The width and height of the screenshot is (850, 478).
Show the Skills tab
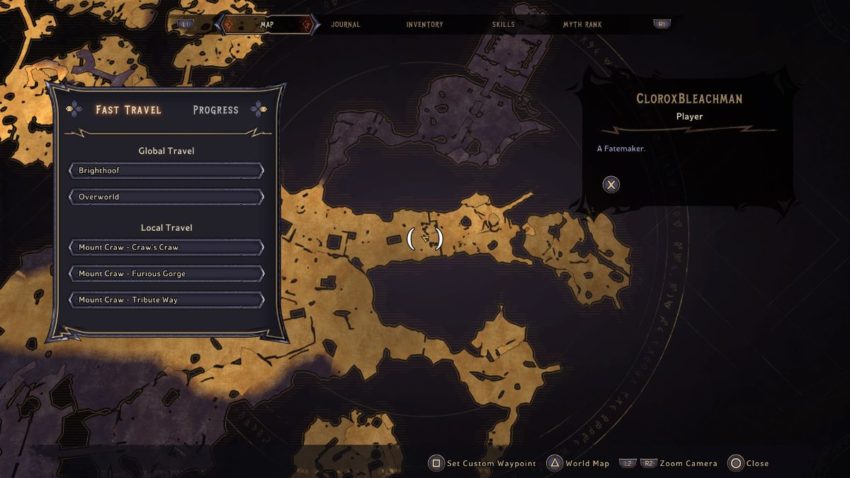click(504, 24)
